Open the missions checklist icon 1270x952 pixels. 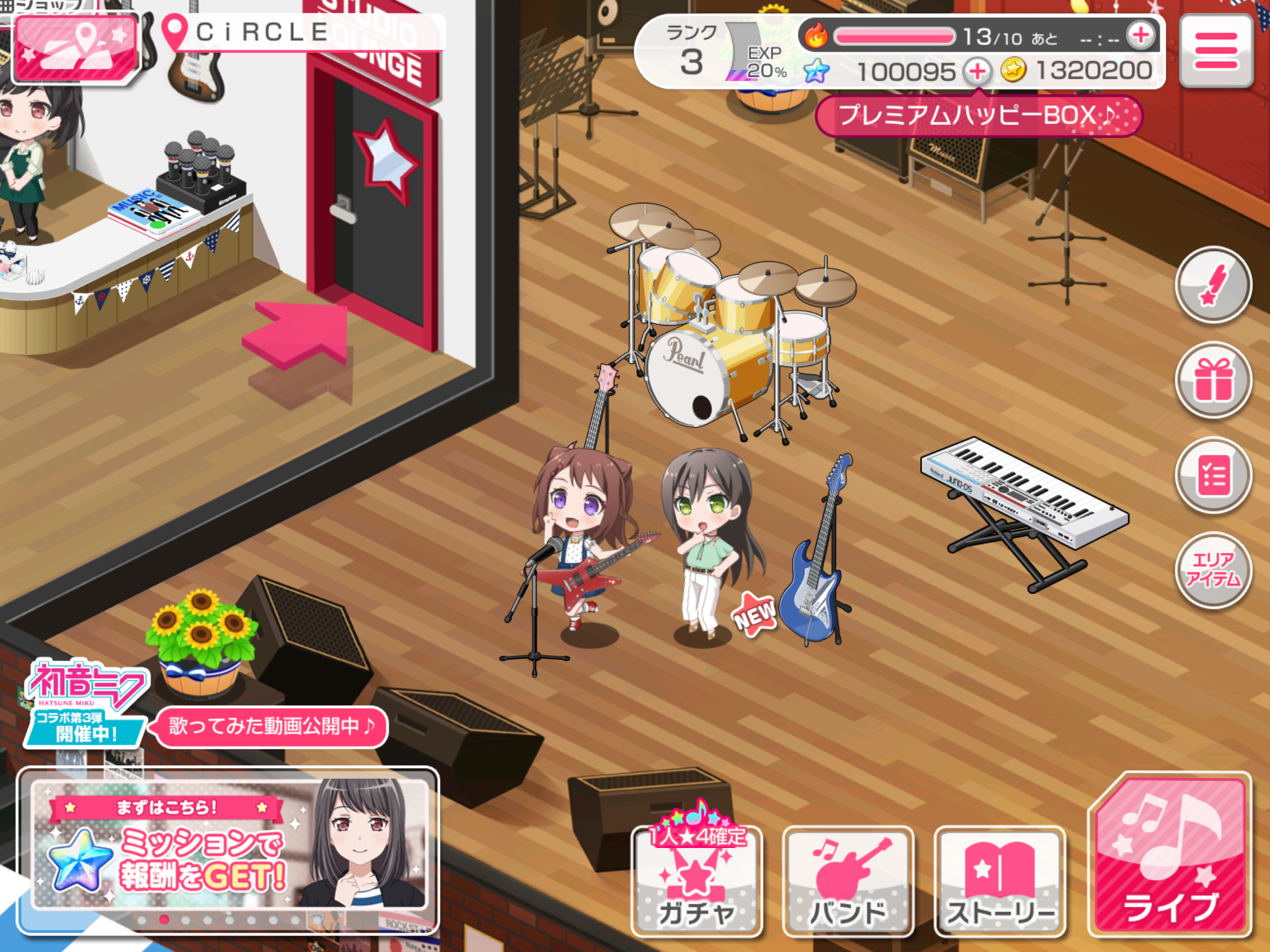(1213, 475)
